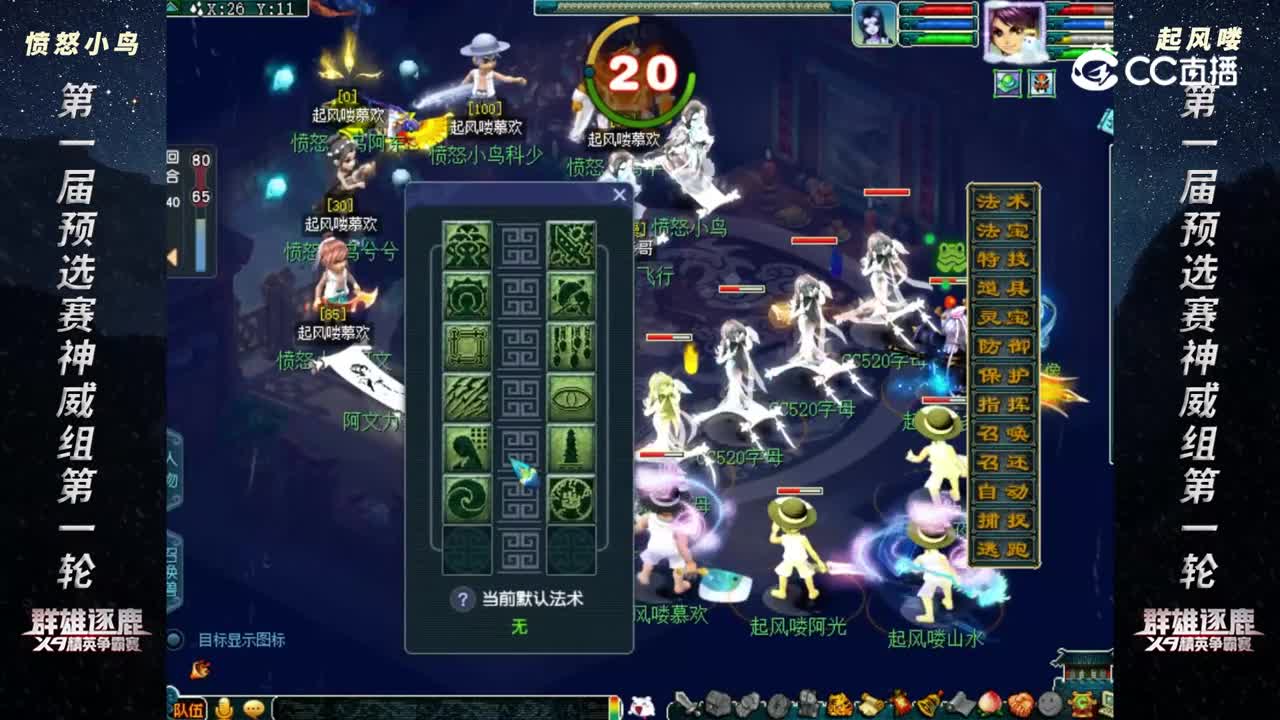Viewport: 1280px width, 720px height.
Task: Click the HP gauge showing 80
Action: point(200,160)
